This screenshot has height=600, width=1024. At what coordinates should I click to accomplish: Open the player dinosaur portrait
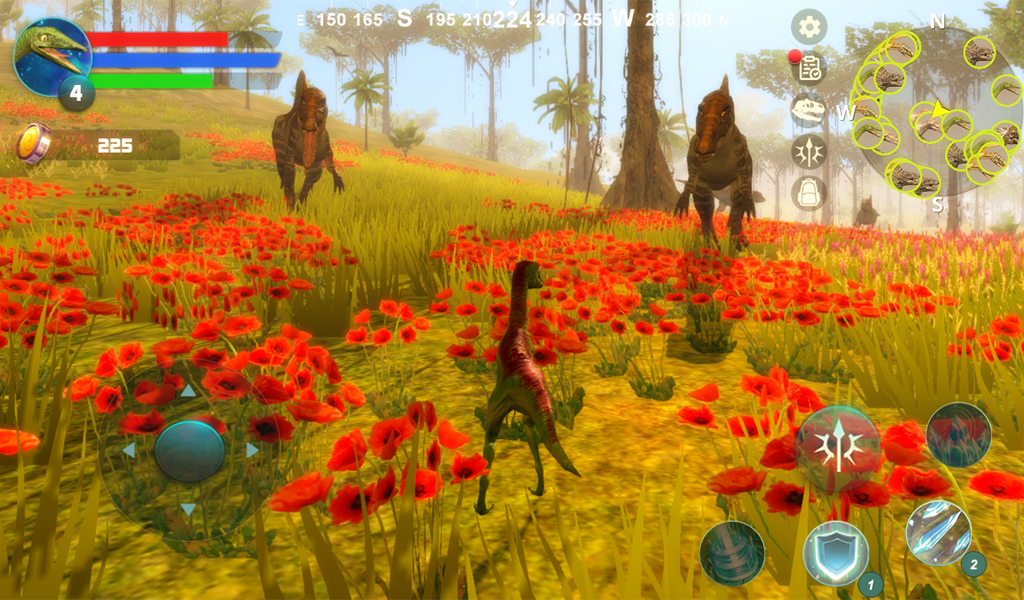[52, 57]
